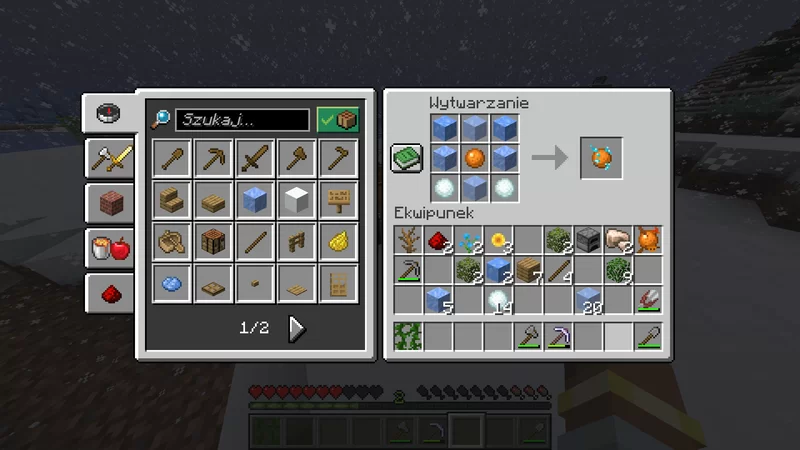Image resolution: width=800 pixels, height=450 pixels.
Task: Pick the wooden sign recipe
Action: [x=339, y=200]
